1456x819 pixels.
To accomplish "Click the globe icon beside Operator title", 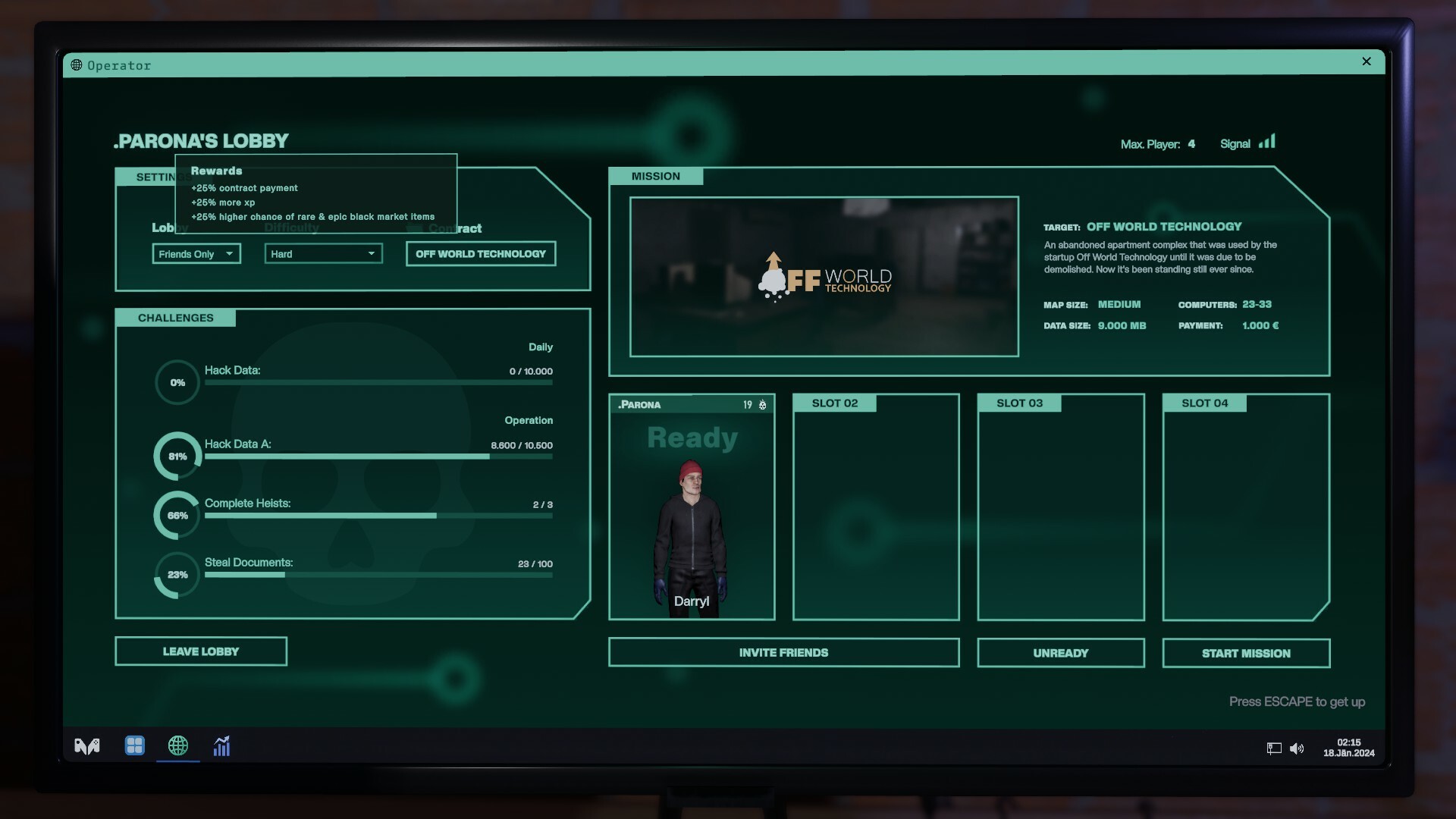I will click(76, 64).
